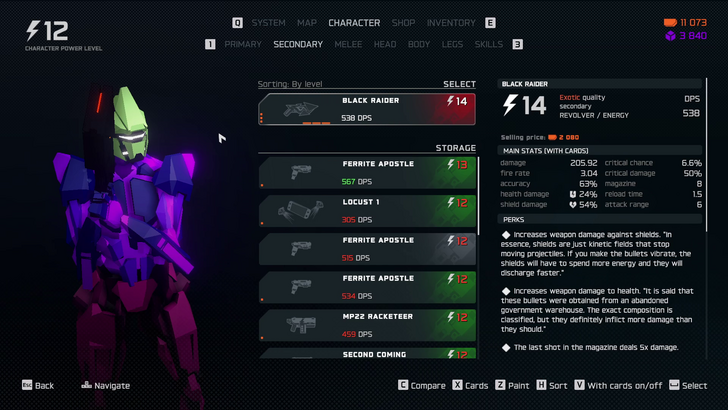
Task: Select the Second Coming weapon row
Action: pyautogui.click(x=367, y=353)
